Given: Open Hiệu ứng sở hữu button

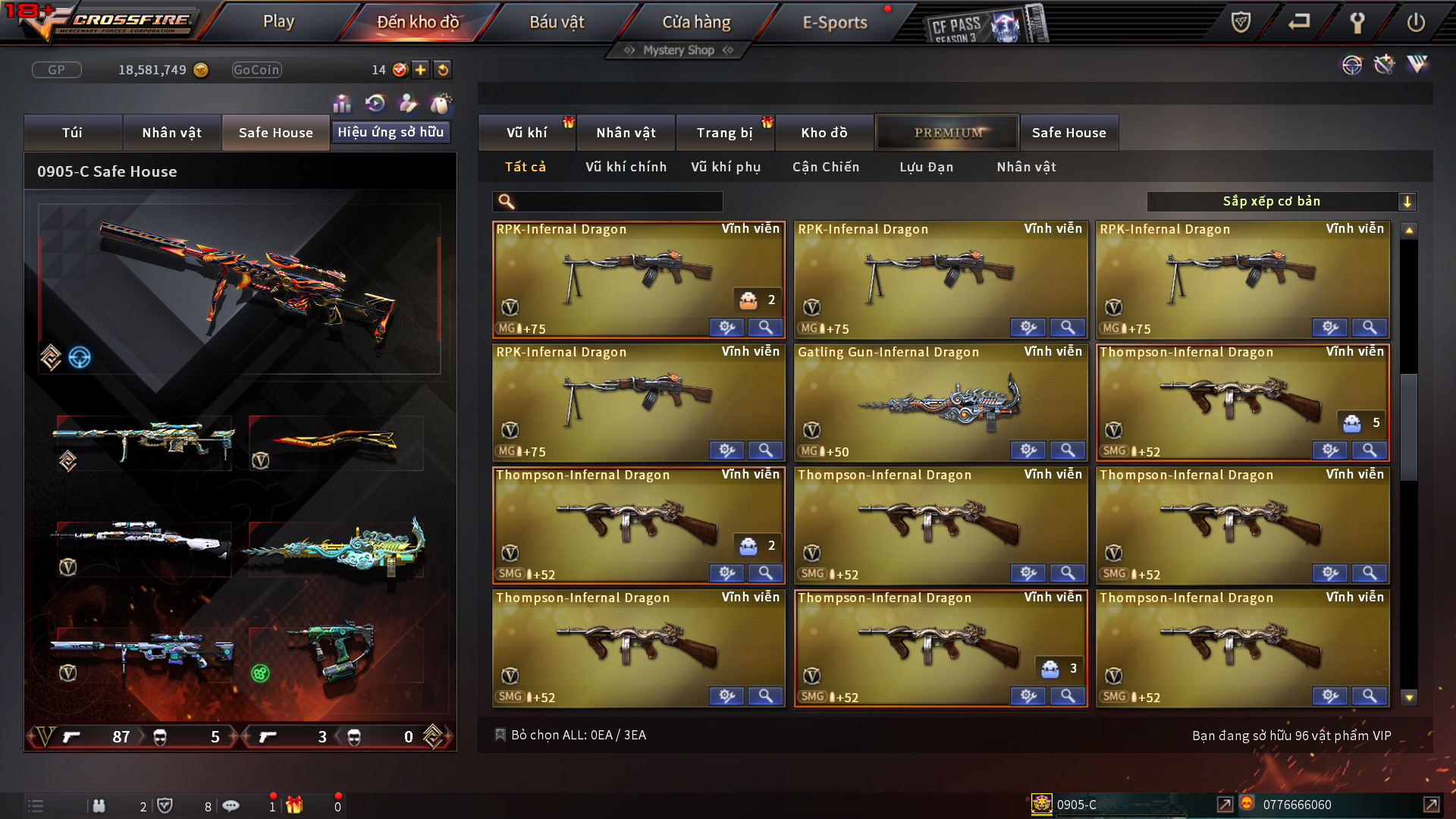Looking at the screenshot, I should click(x=391, y=132).
